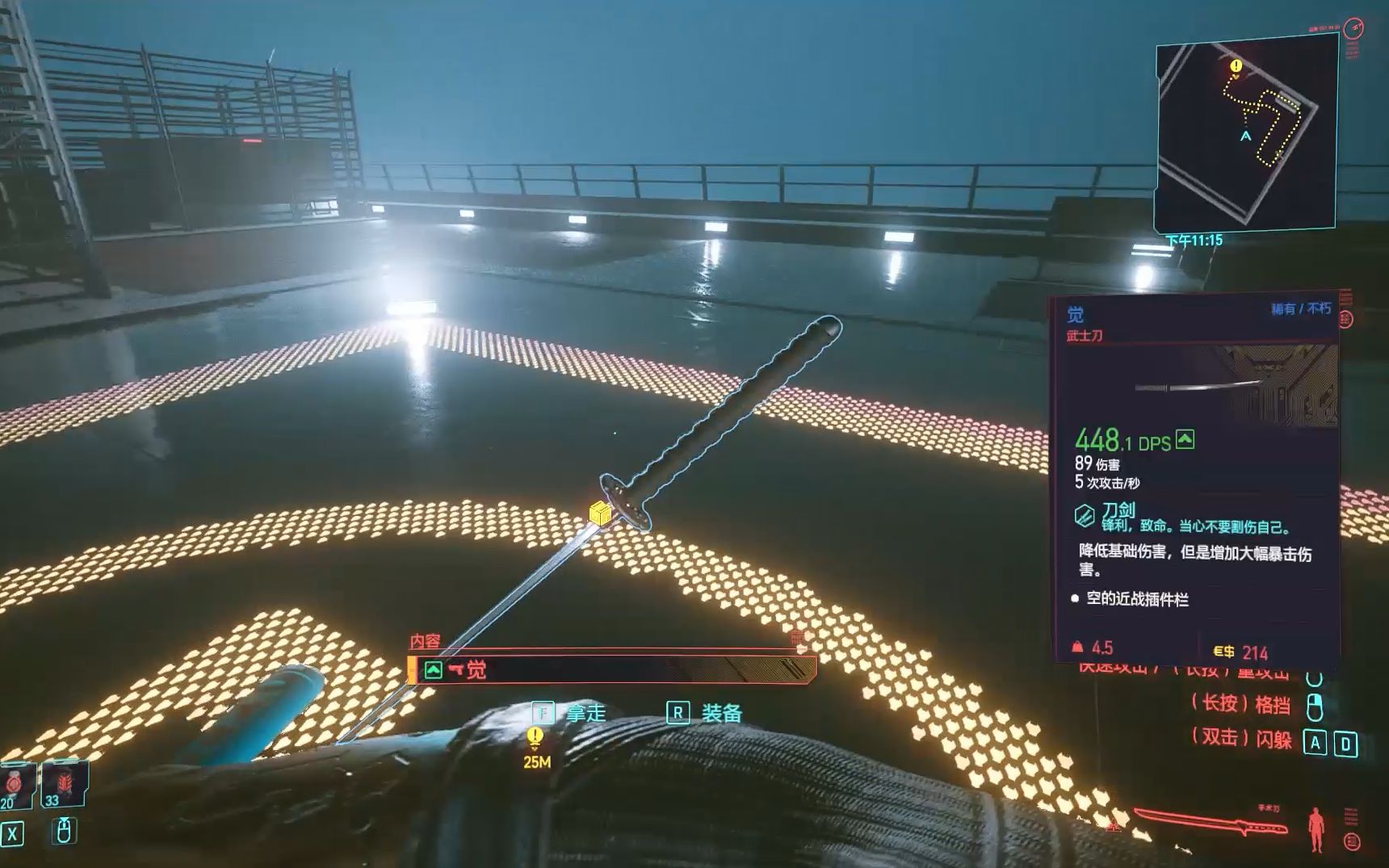Click the red character silhouette in bottom-right HUD
Screen dimensions: 1389x868
point(1315,828)
